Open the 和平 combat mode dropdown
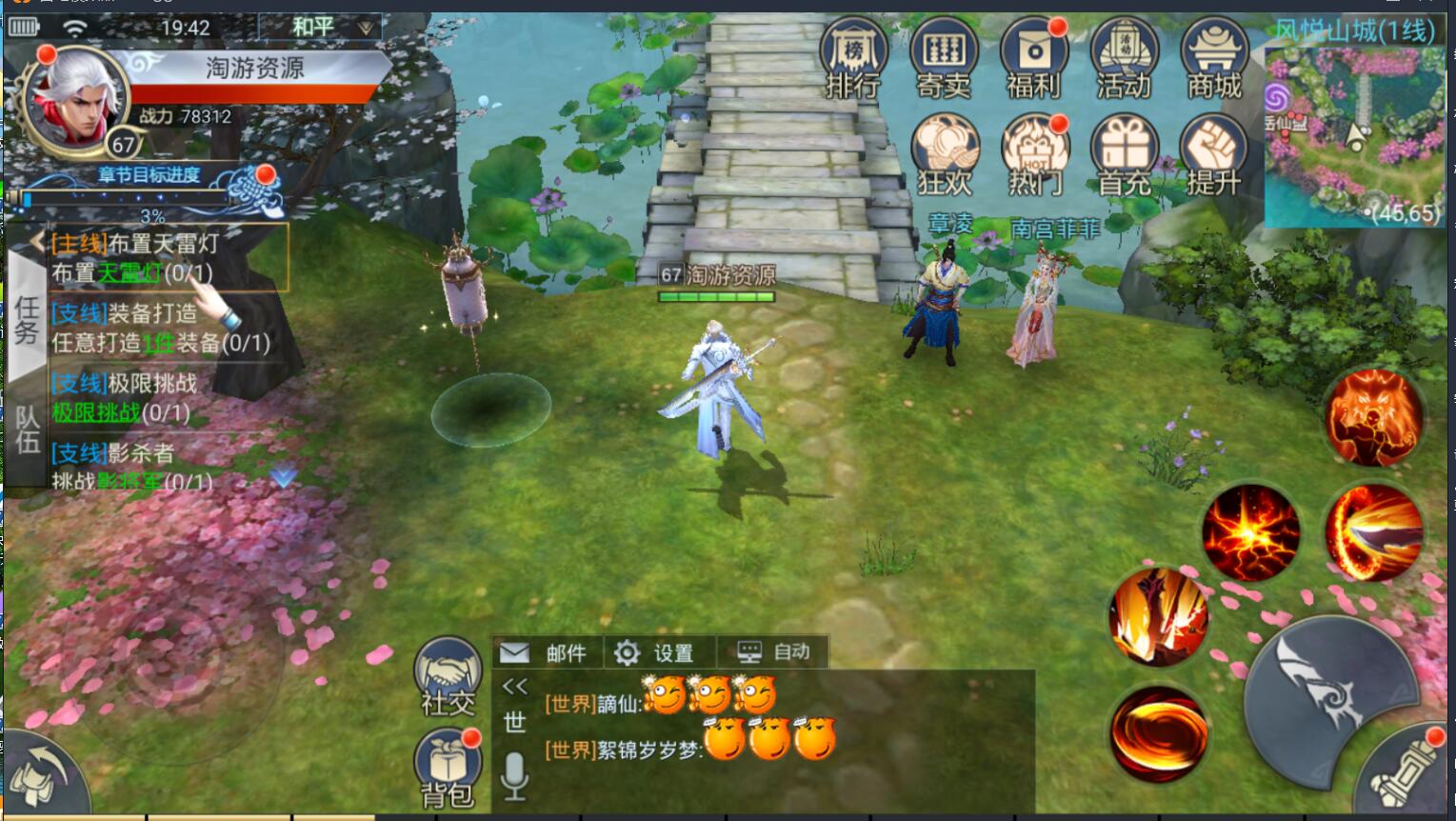Viewport: 1456px width, 821px height. [x=324, y=28]
